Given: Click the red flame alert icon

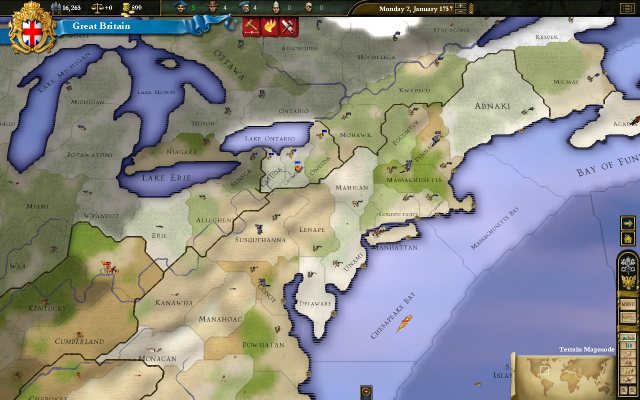Looking at the screenshot, I should 268,27.
